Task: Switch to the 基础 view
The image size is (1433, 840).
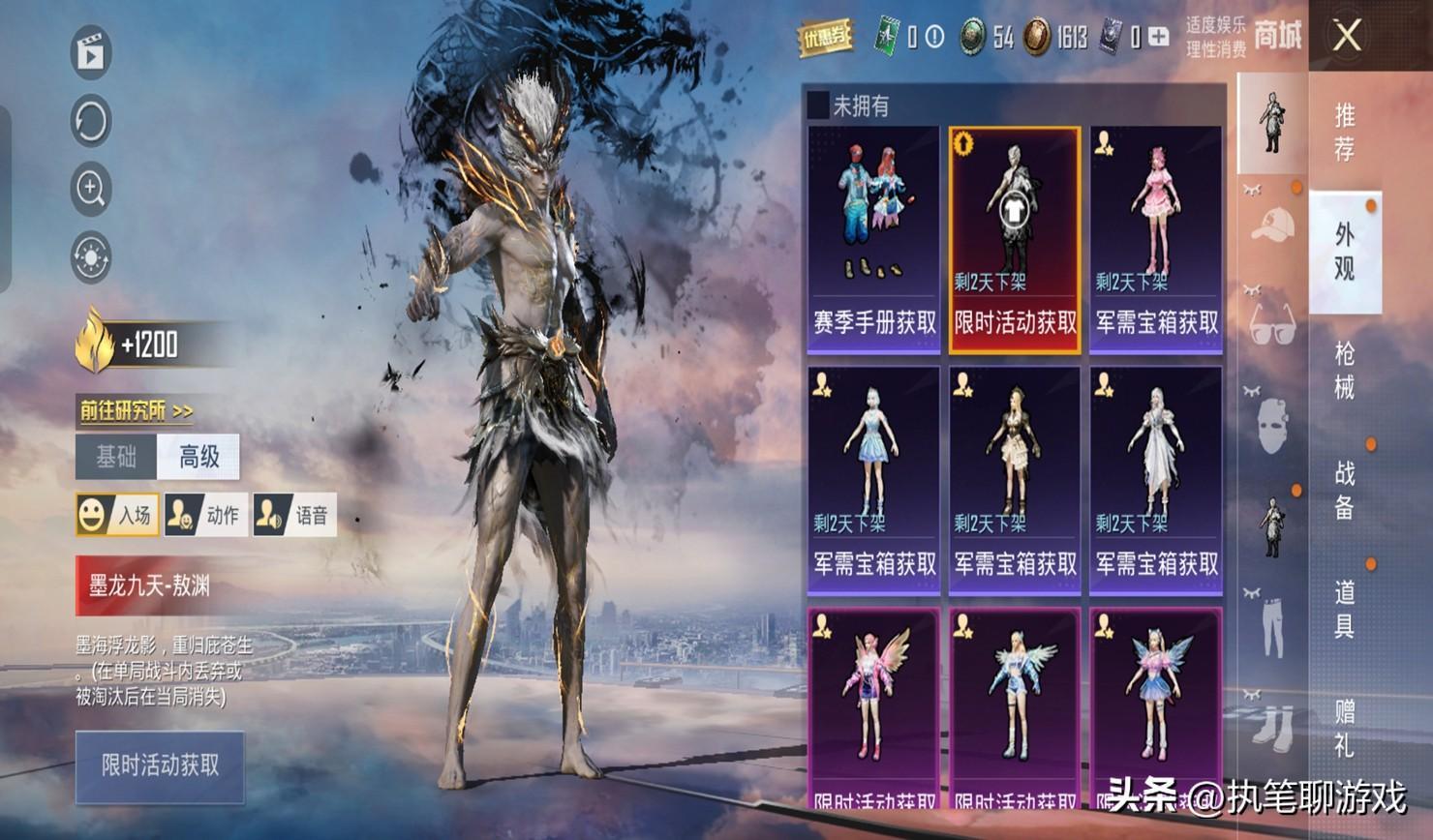Action: point(116,456)
